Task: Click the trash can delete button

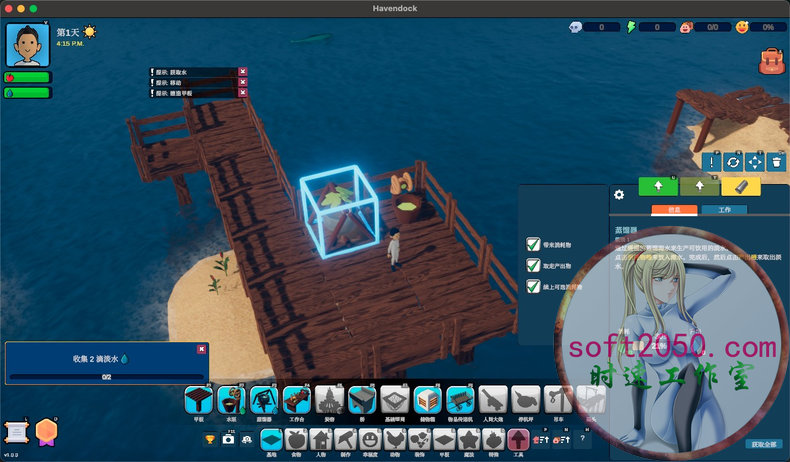Action: [777, 161]
